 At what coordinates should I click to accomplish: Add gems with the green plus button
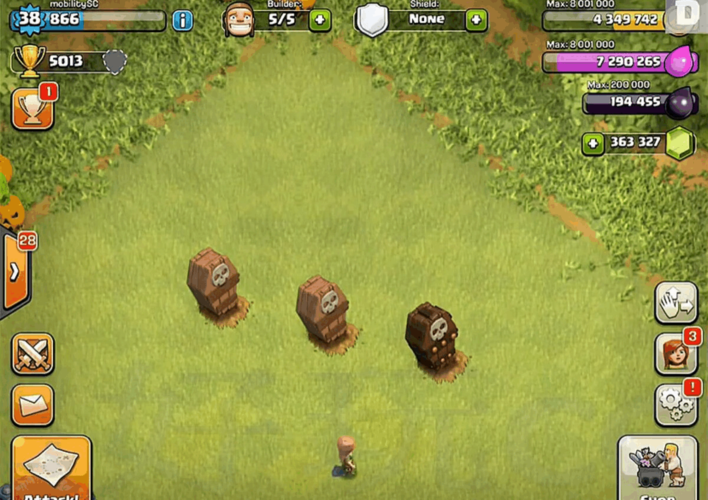[x=593, y=143]
